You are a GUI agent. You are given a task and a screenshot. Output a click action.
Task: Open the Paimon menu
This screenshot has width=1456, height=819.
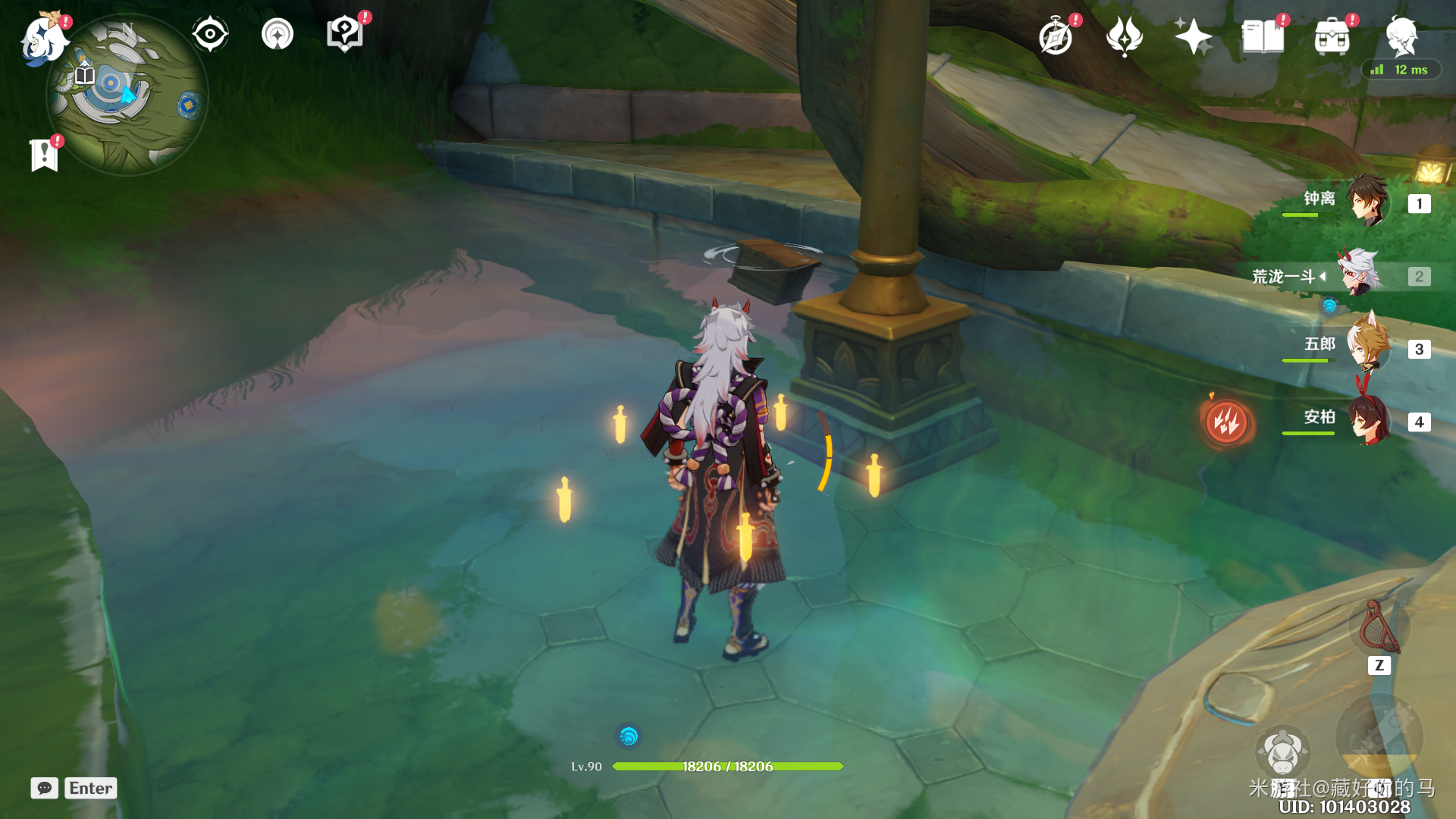pos(44,38)
